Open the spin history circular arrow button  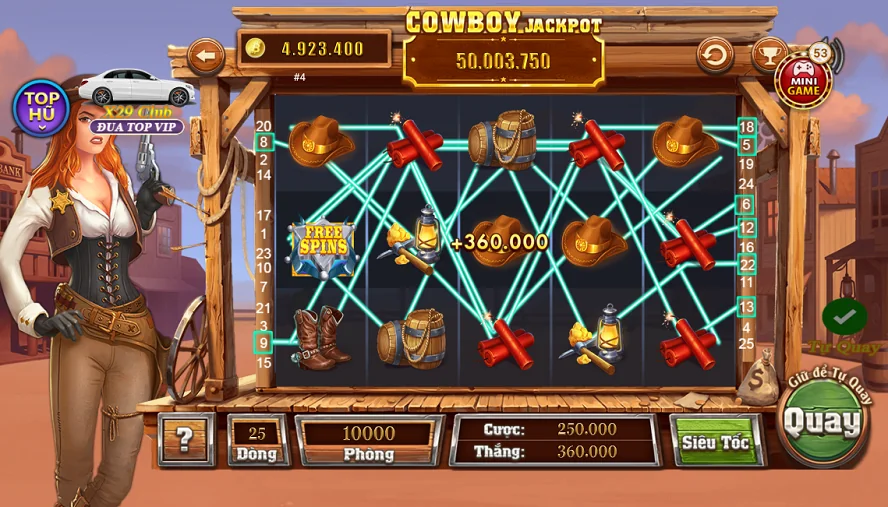715,54
